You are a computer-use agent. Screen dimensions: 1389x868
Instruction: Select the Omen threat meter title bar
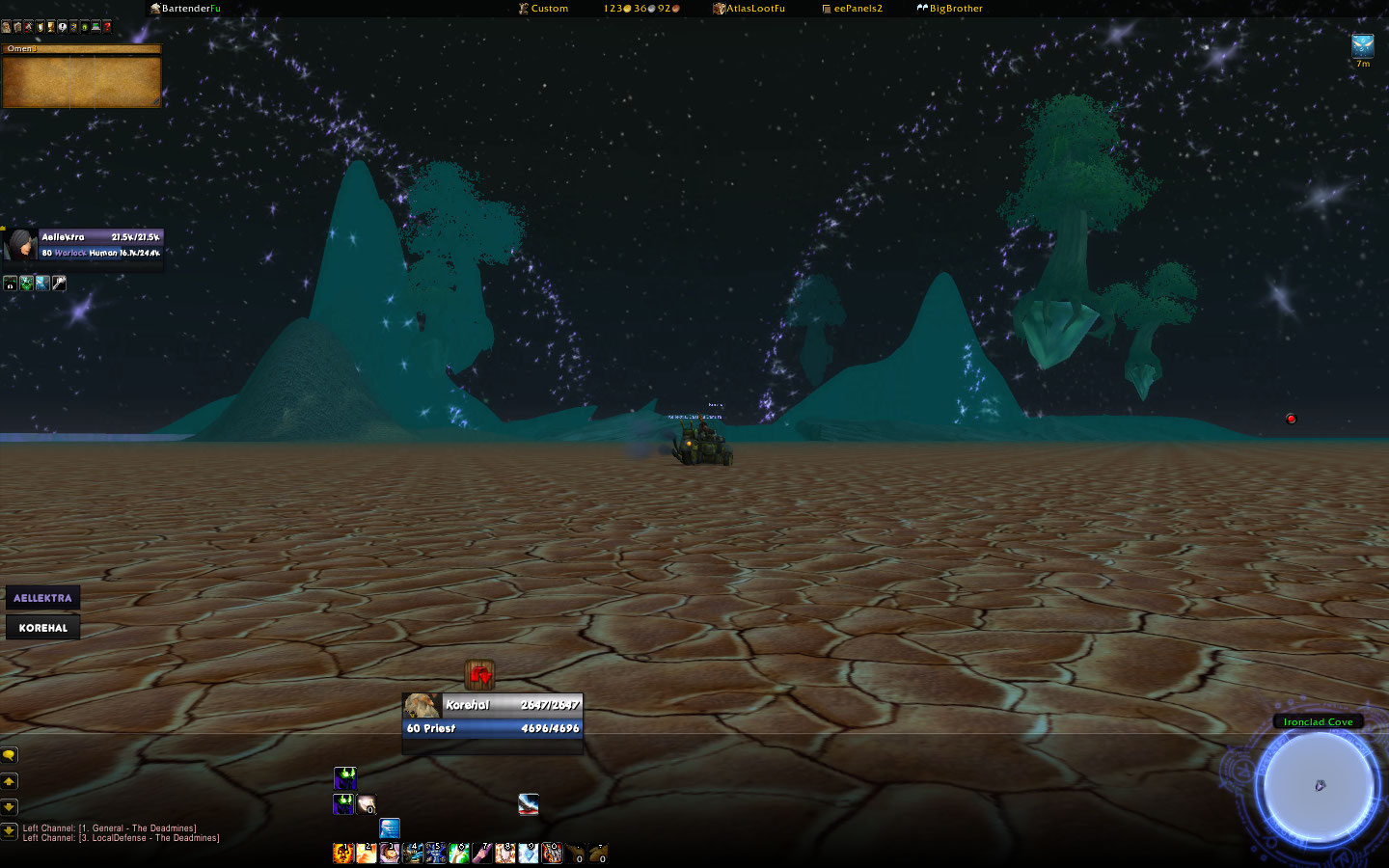[81, 48]
